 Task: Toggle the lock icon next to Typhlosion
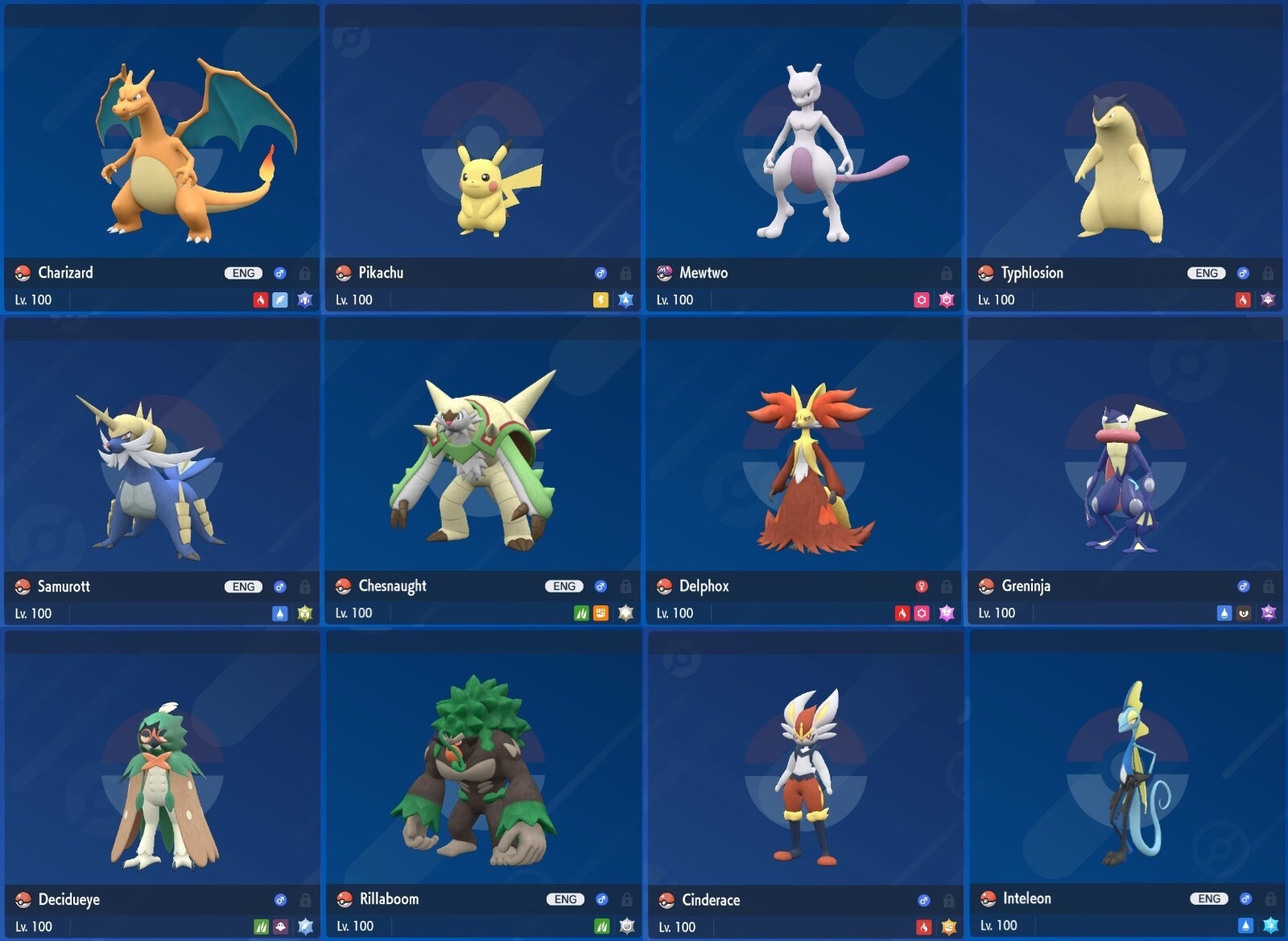pyautogui.click(x=1269, y=273)
